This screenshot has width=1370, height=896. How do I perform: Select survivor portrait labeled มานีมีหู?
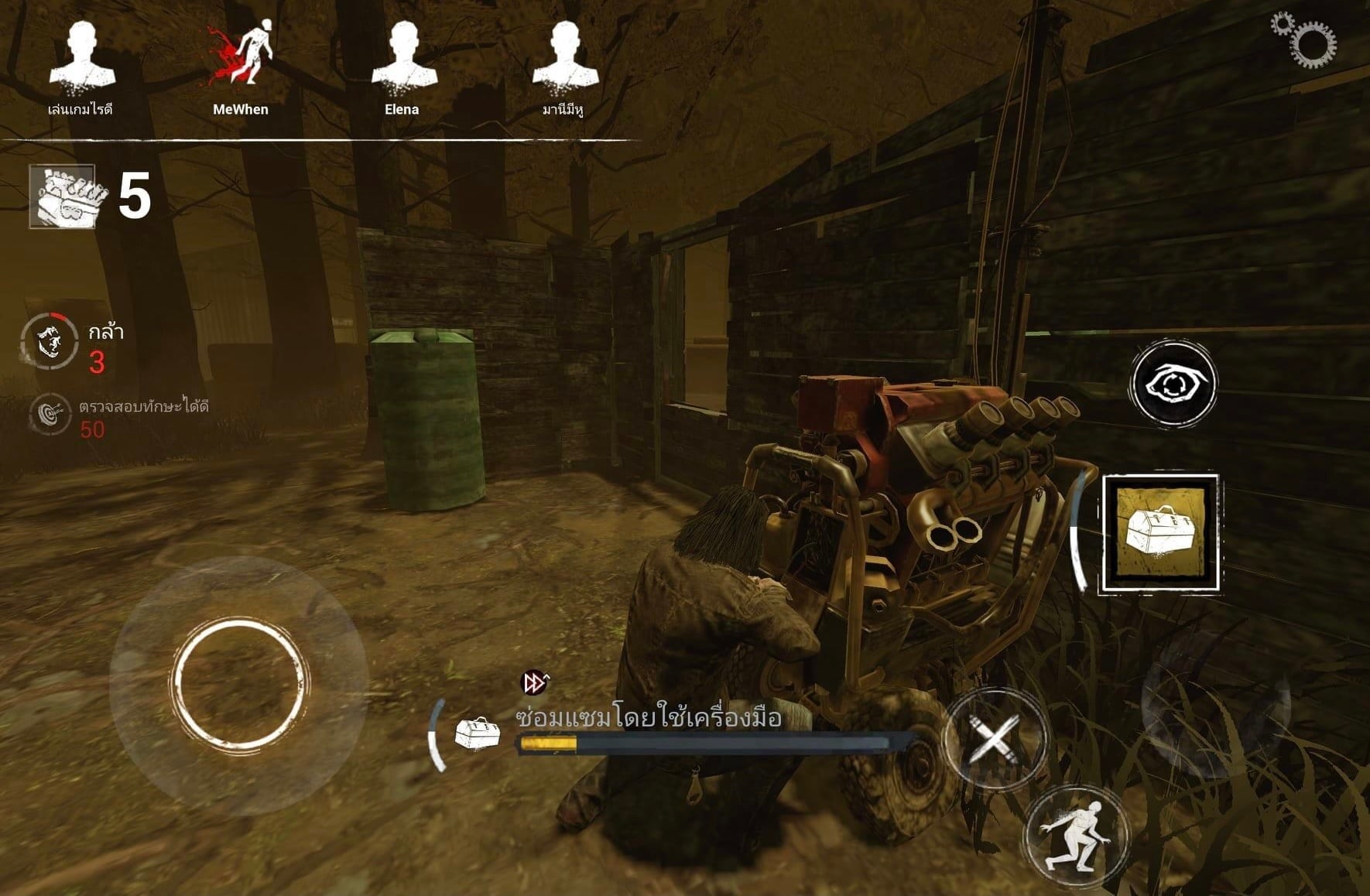click(x=564, y=58)
